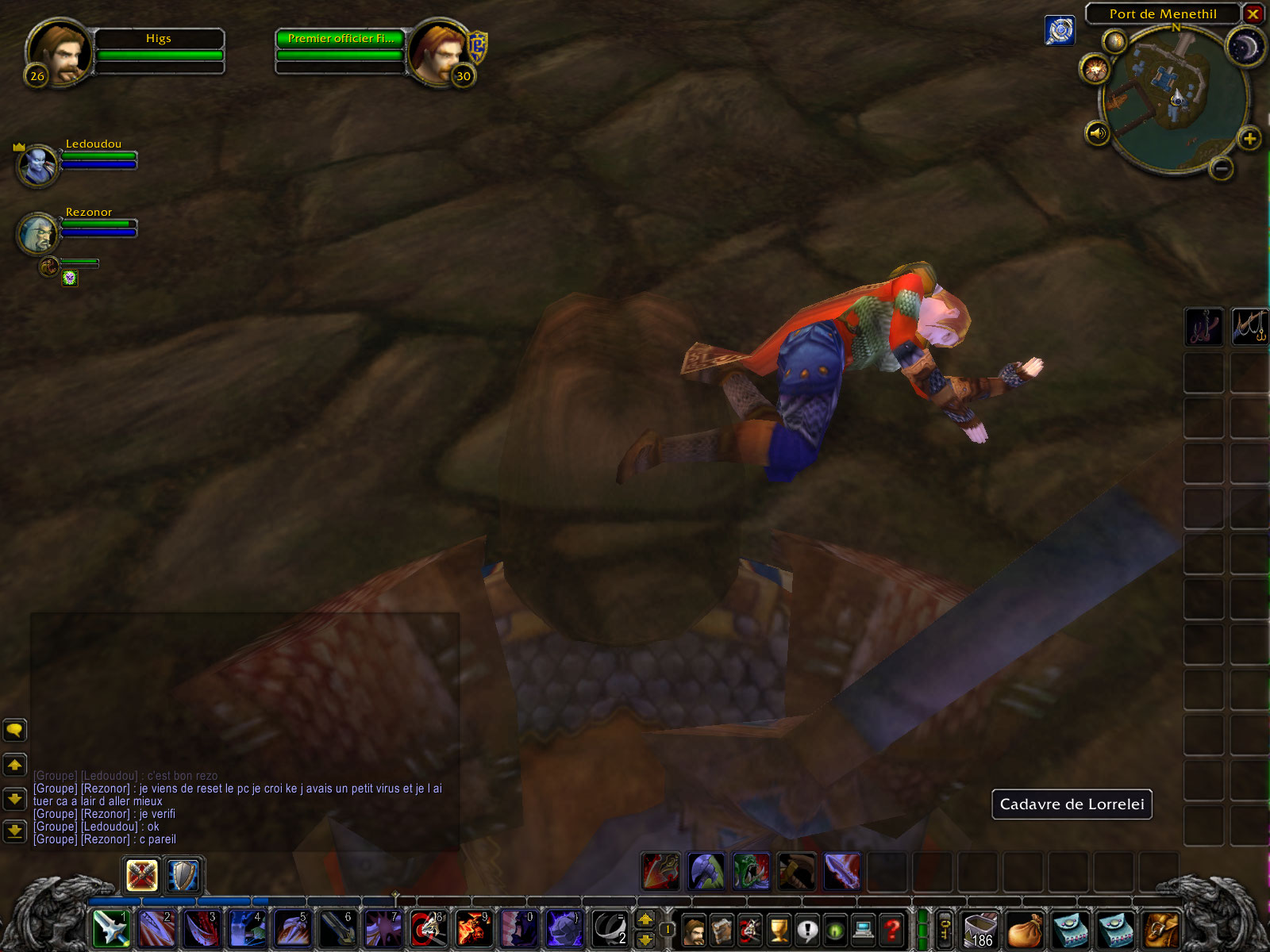
Task: Open the keyring
Action: pos(945,929)
